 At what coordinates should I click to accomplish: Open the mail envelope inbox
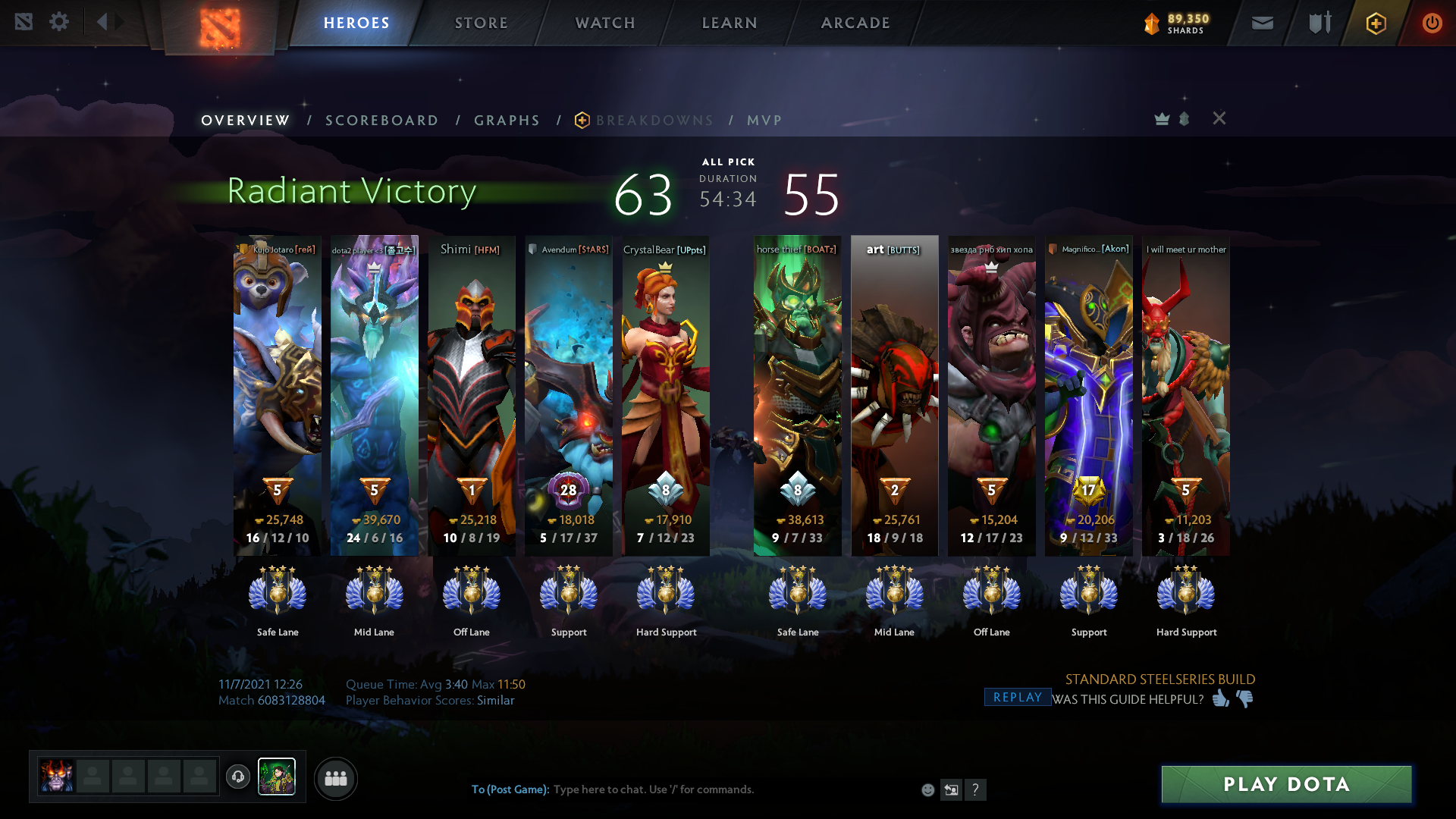1262,24
